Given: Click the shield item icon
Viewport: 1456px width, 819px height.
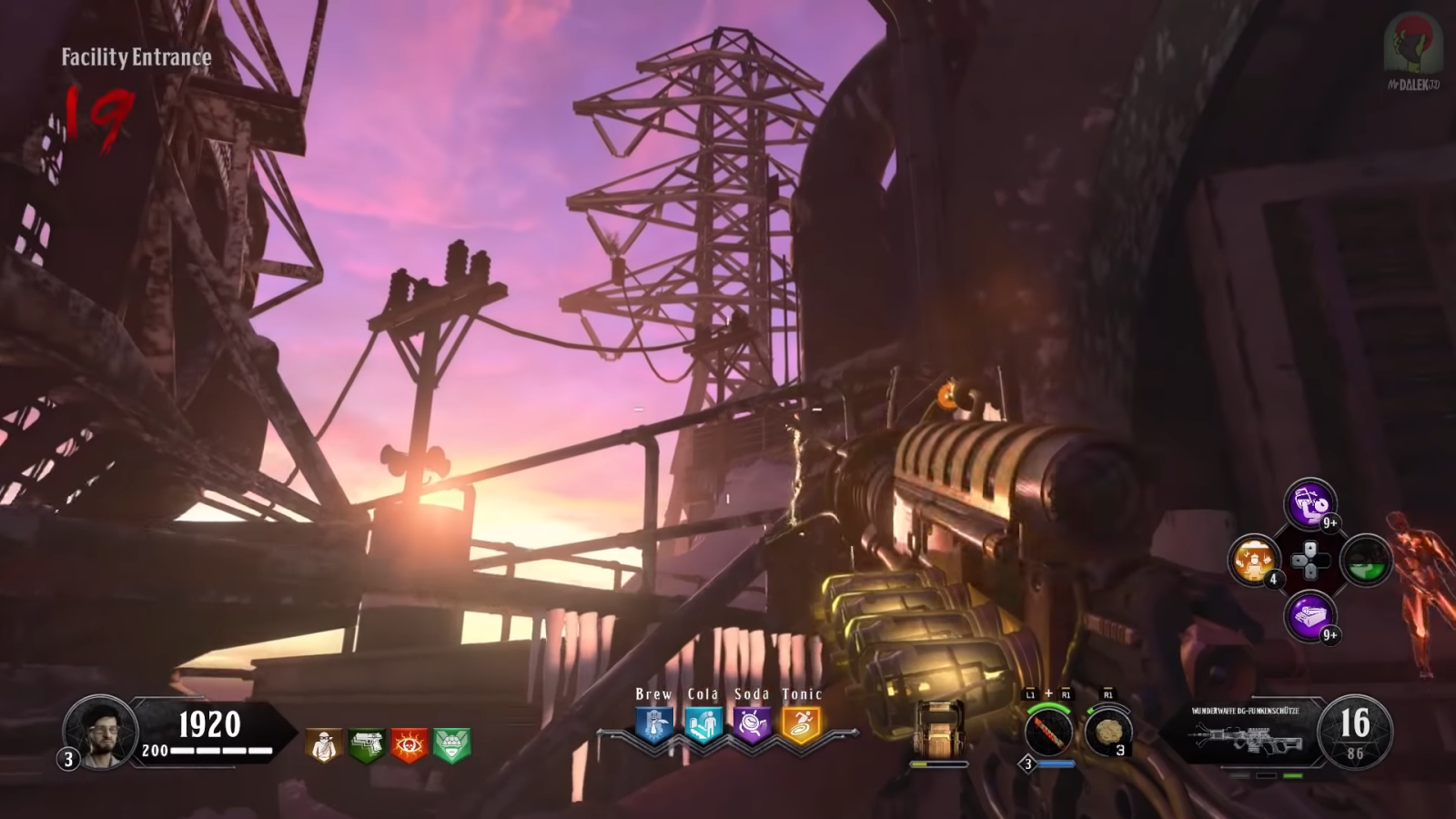Looking at the screenshot, I should [x=938, y=730].
